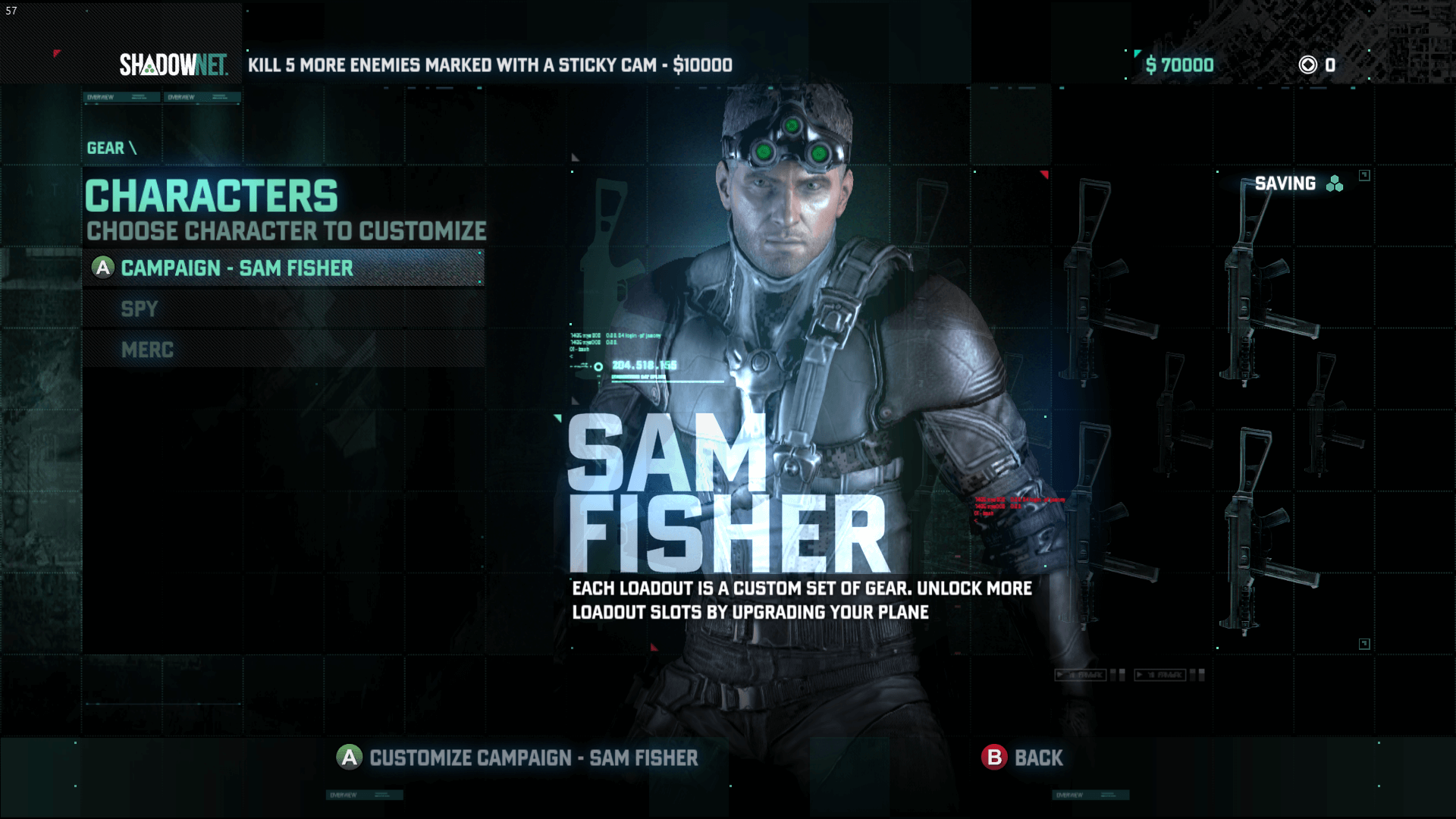
Task: Click the red B icon near BACK
Action: pos(994,758)
